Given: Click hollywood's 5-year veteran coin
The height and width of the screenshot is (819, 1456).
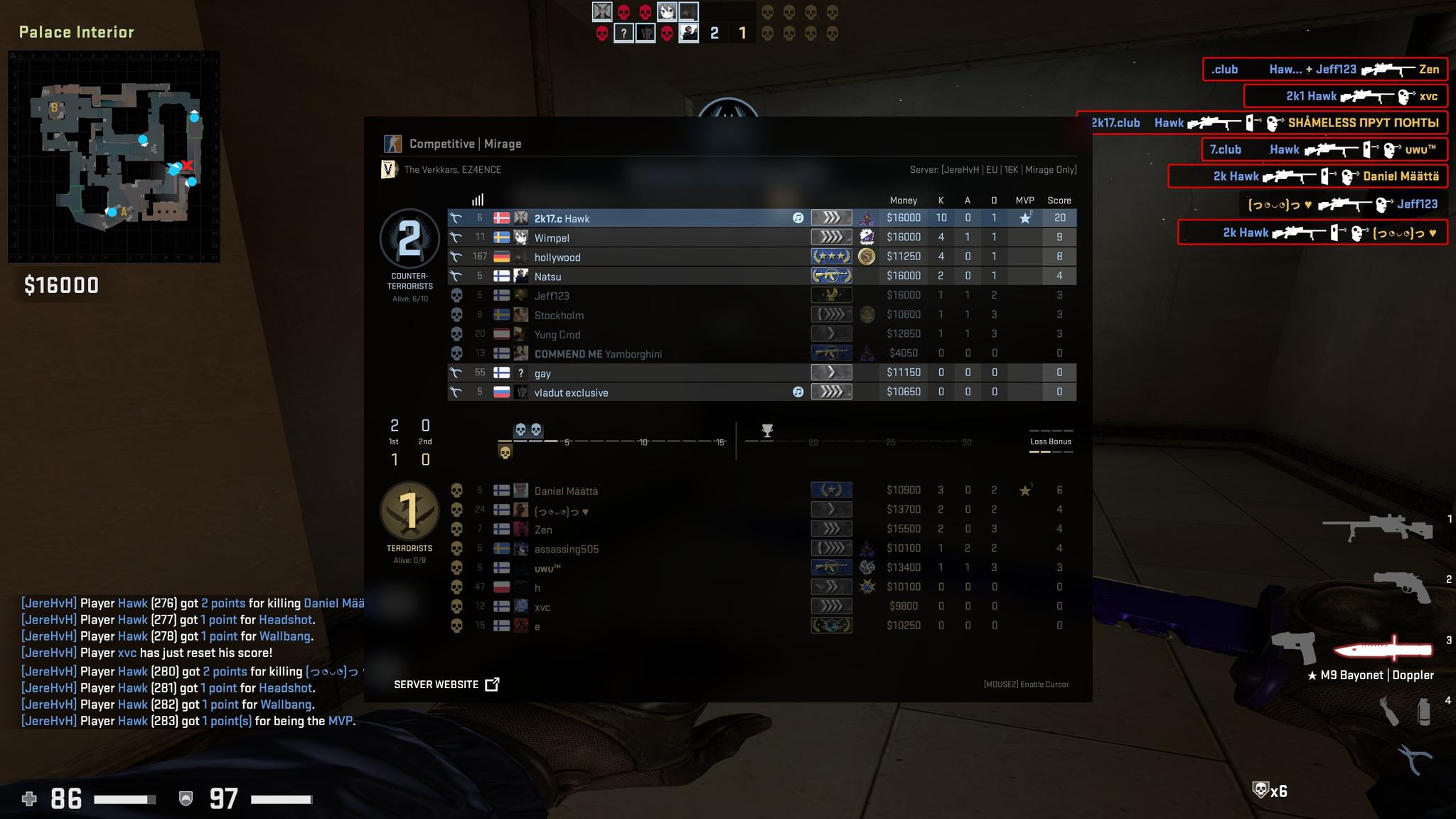Looking at the screenshot, I should tap(867, 256).
